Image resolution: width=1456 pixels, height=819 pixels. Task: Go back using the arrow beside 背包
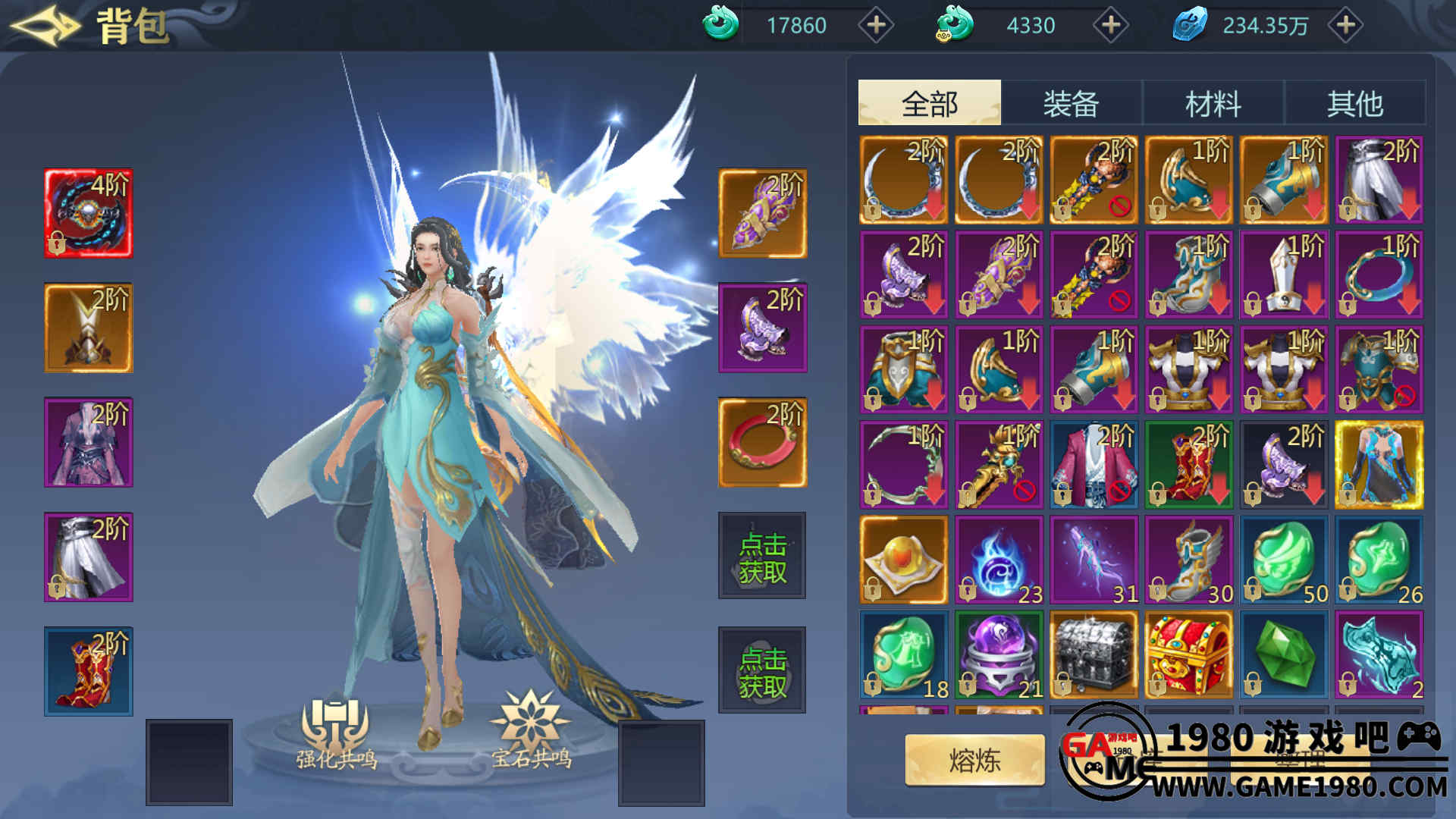coord(44,26)
